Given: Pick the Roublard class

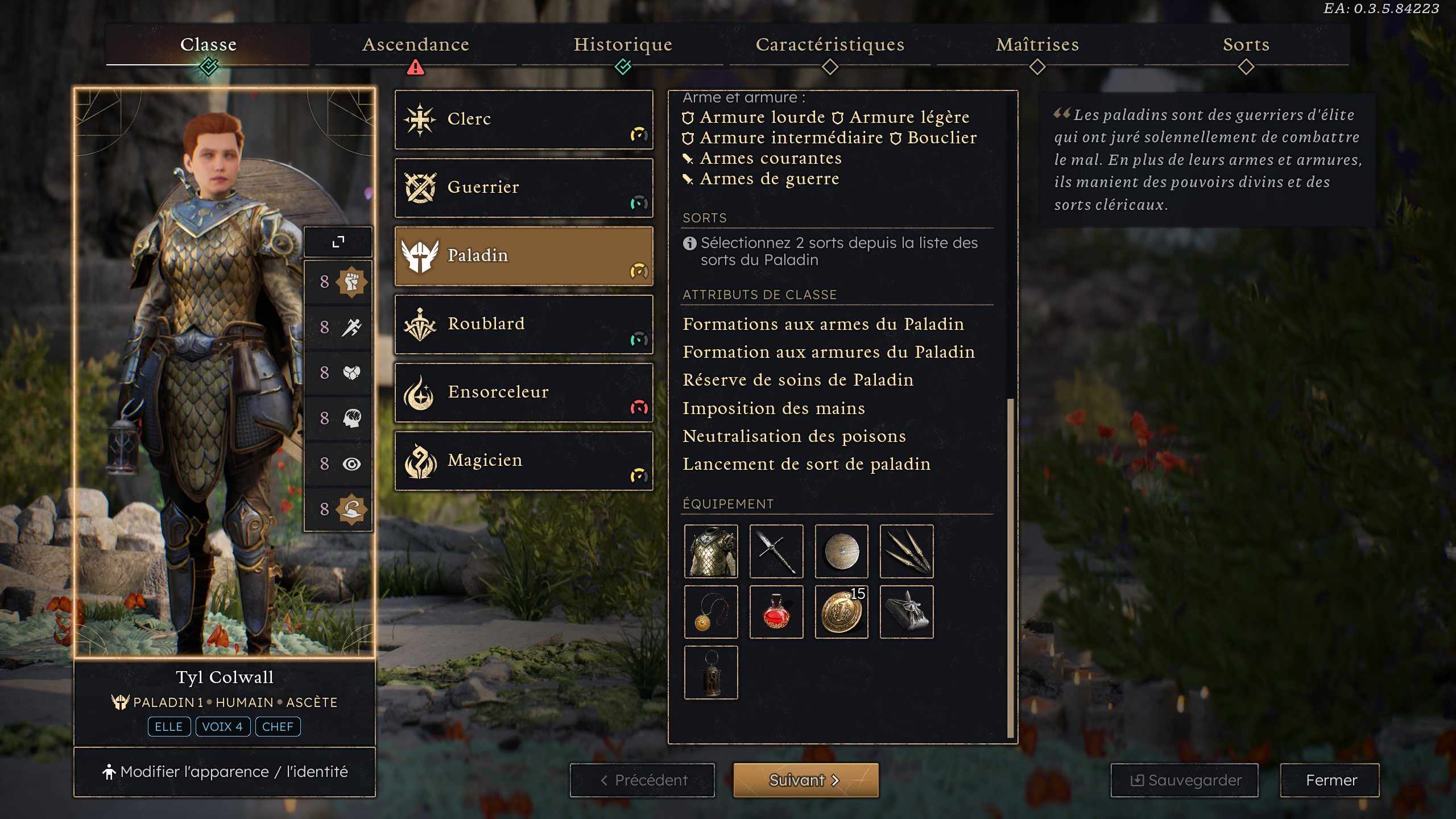Looking at the screenshot, I should (x=523, y=324).
